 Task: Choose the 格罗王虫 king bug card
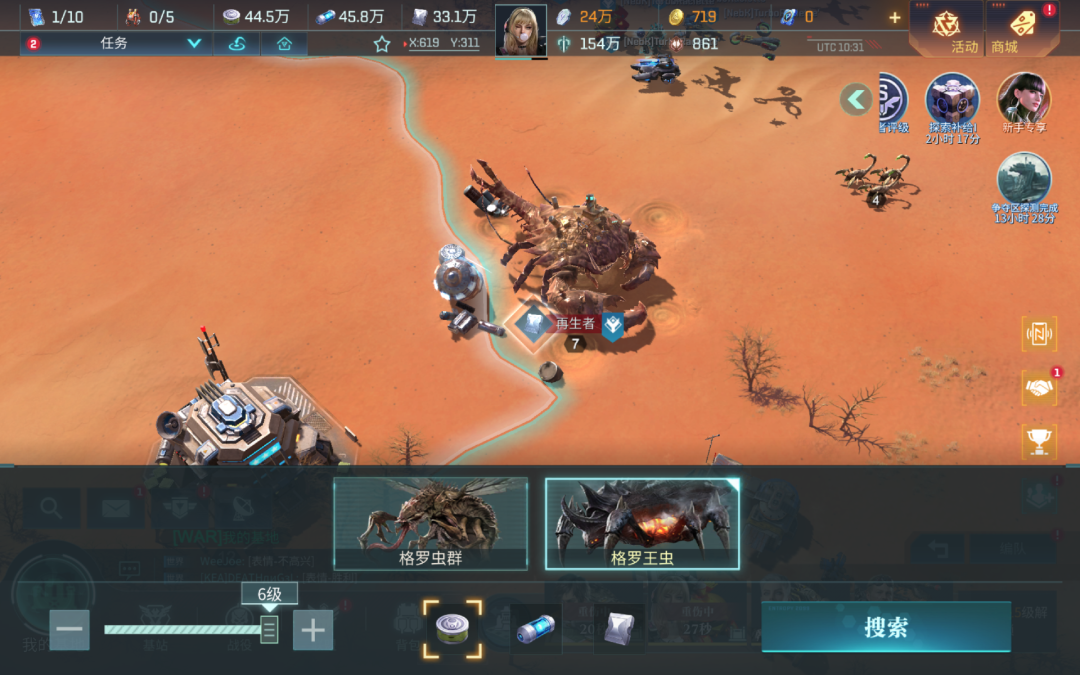pos(642,523)
